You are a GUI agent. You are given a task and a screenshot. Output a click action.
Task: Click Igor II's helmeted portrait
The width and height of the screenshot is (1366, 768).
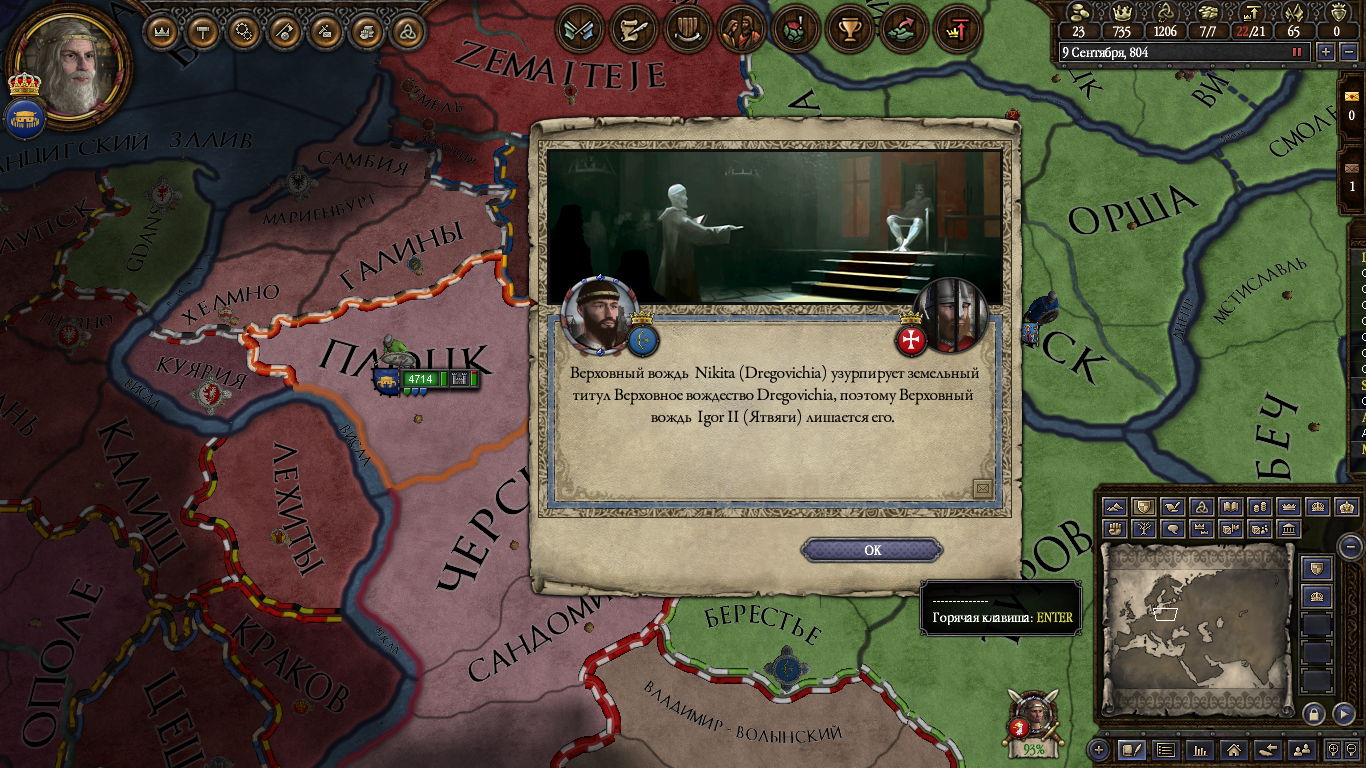(951, 315)
